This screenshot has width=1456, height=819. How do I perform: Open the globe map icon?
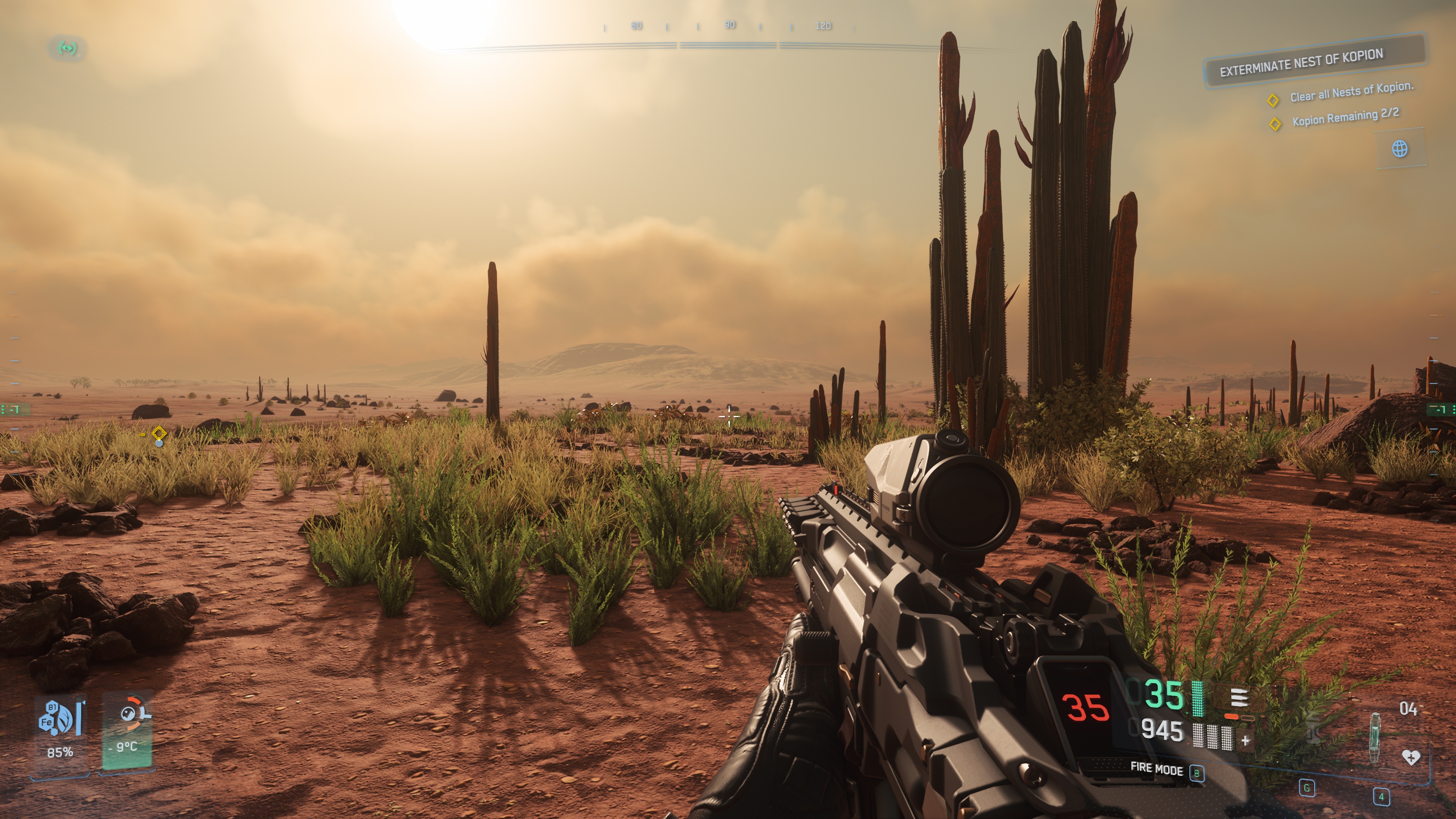(x=1400, y=149)
